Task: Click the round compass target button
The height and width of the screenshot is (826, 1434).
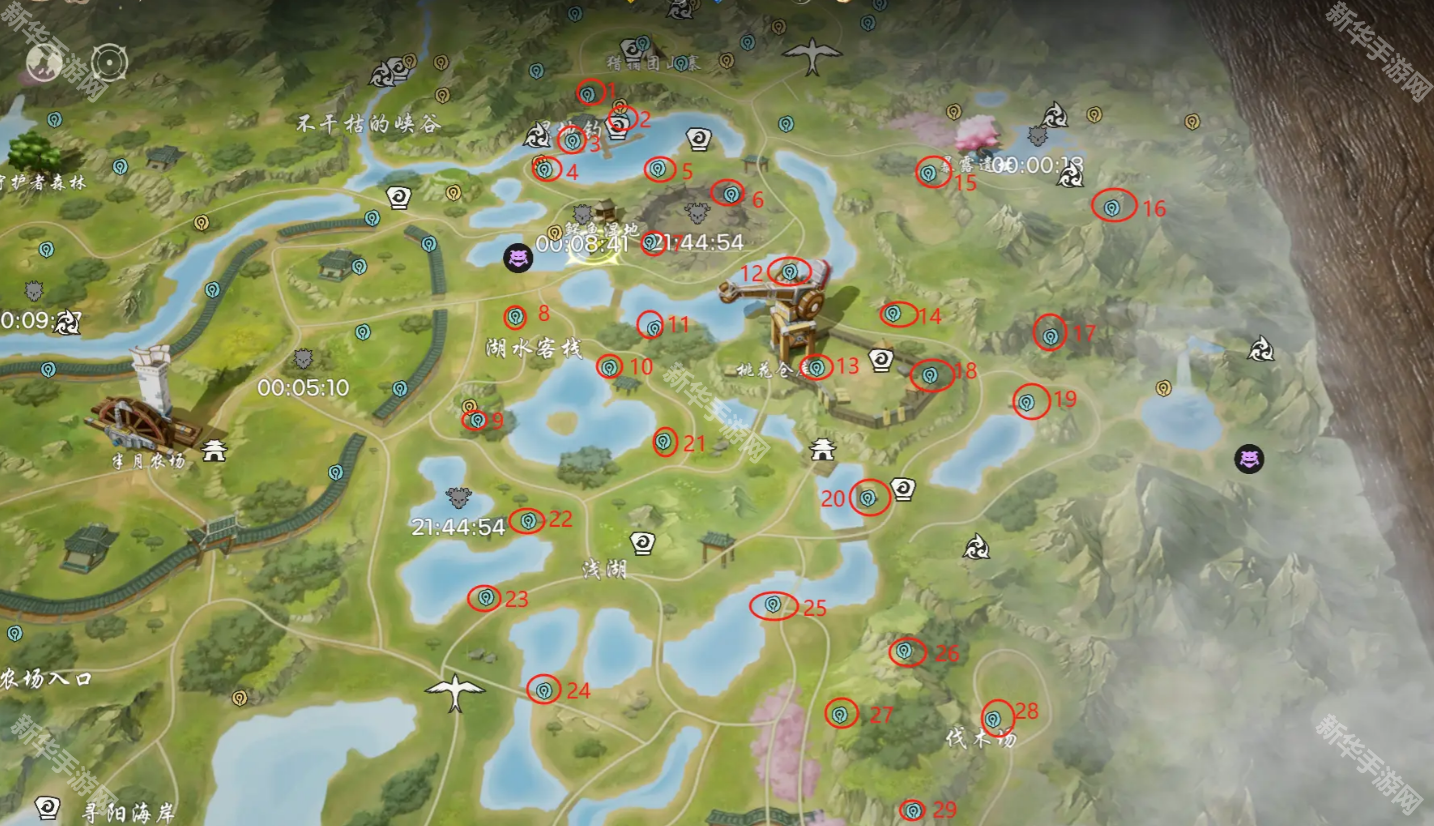Action: pyautogui.click(x=109, y=63)
